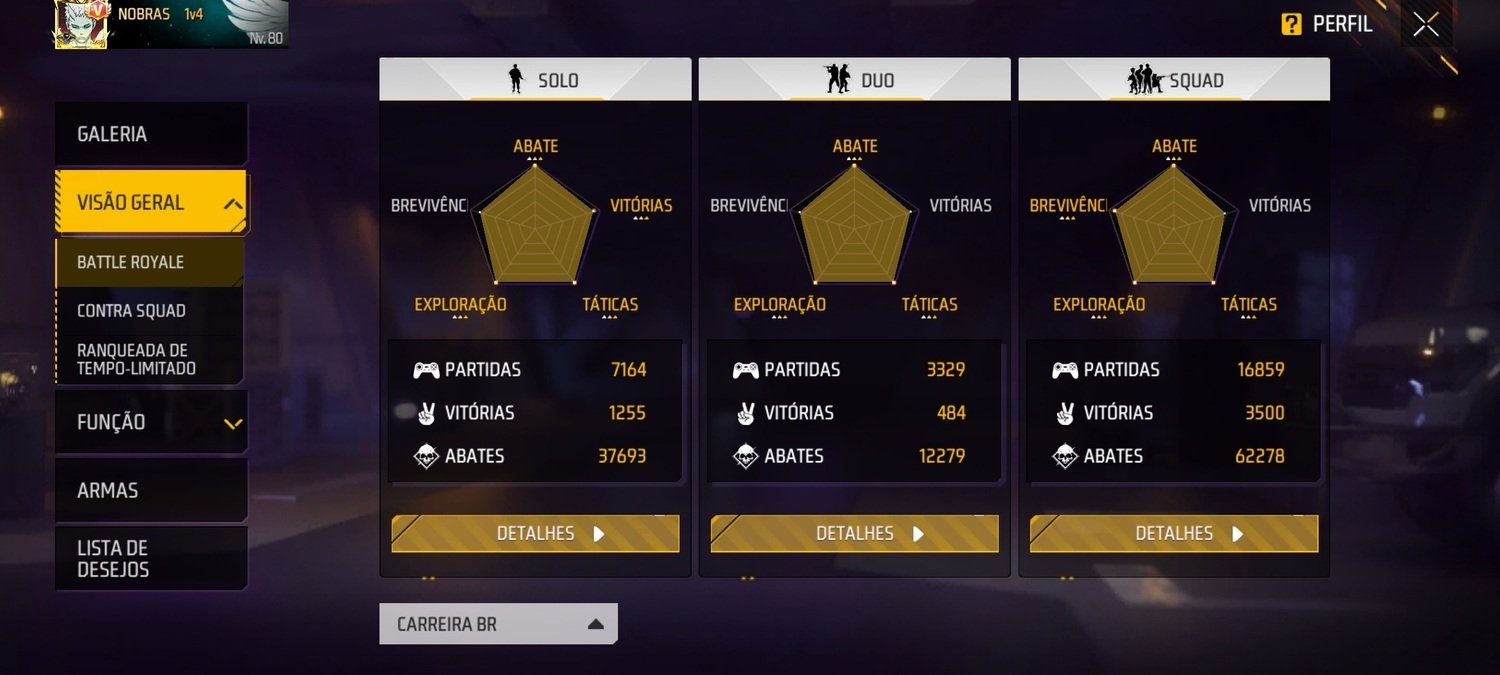Select the Solo stats card header
Image resolution: width=1500 pixels, height=675 pixels.
pyautogui.click(x=535, y=80)
